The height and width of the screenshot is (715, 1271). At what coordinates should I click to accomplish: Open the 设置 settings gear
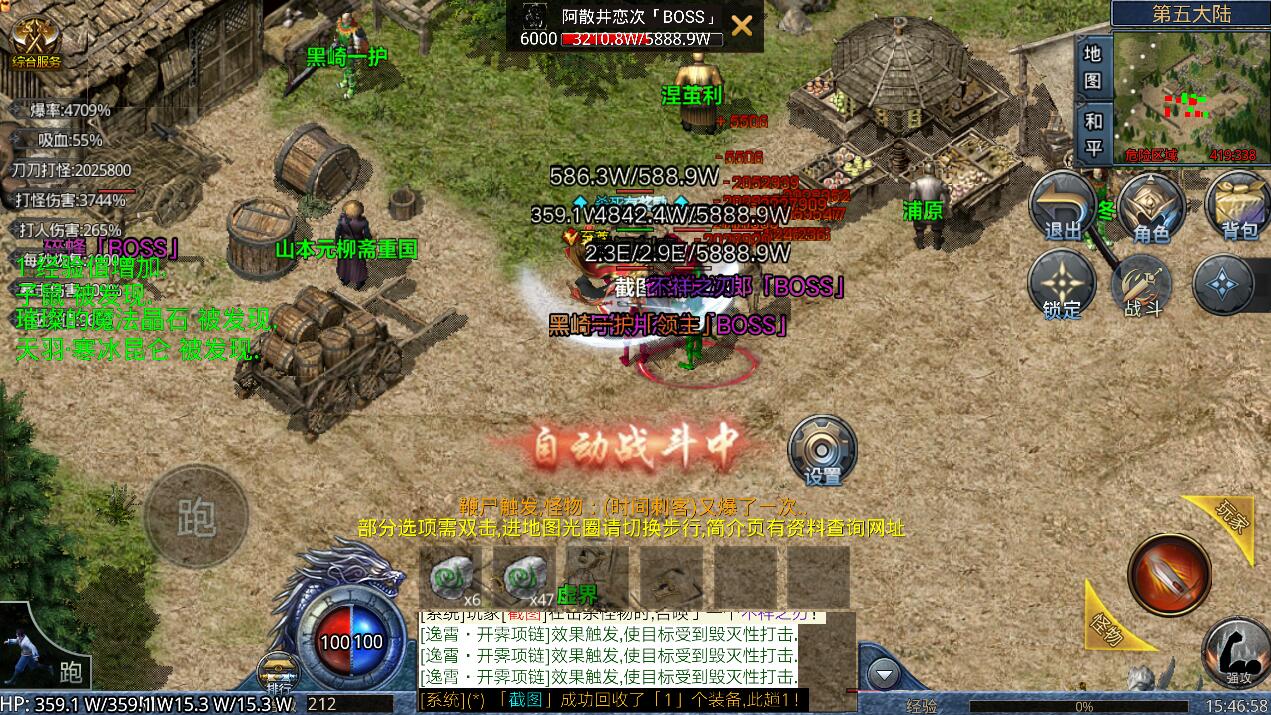pyautogui.click(x=823, y=451)
